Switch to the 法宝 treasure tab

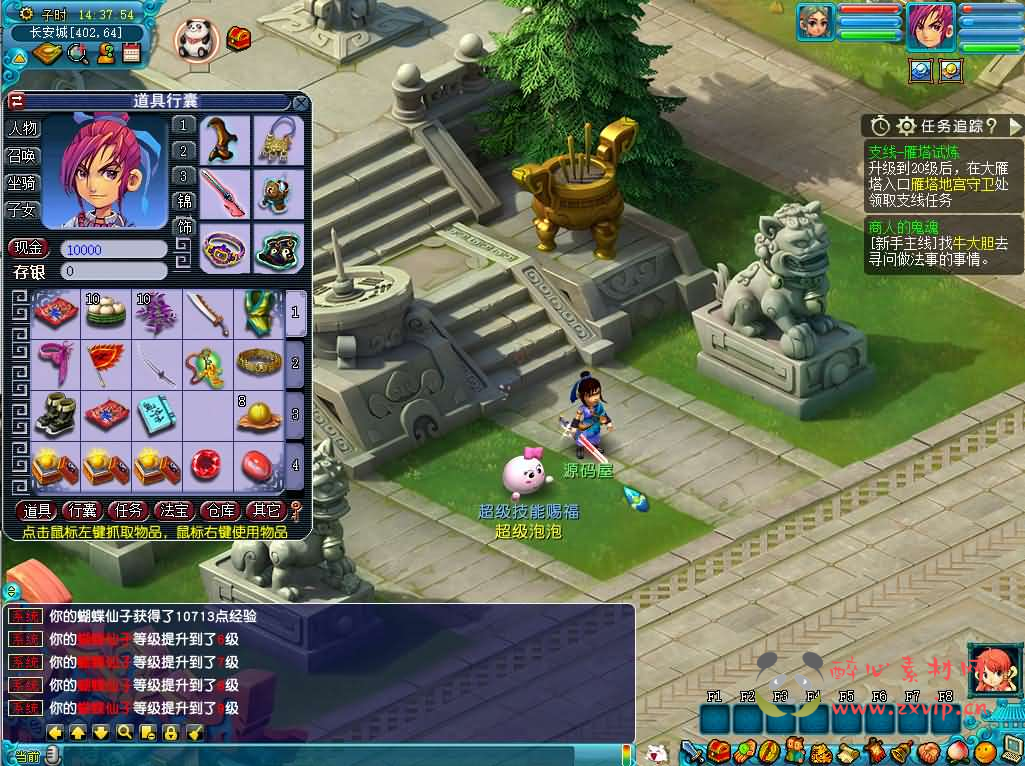(173, 511)
